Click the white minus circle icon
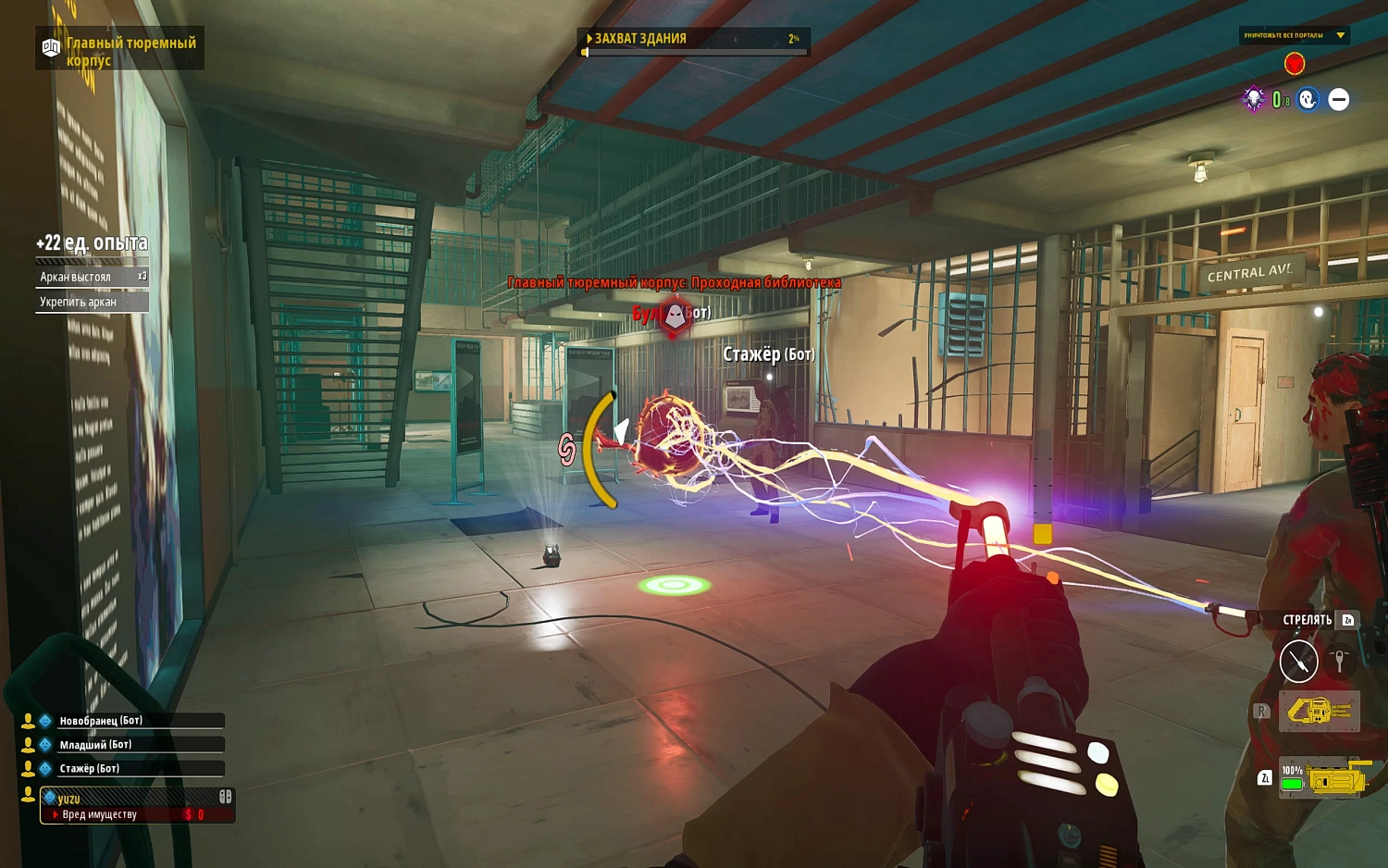This screenshot has height=868, width=1388. coord(1339,99)
